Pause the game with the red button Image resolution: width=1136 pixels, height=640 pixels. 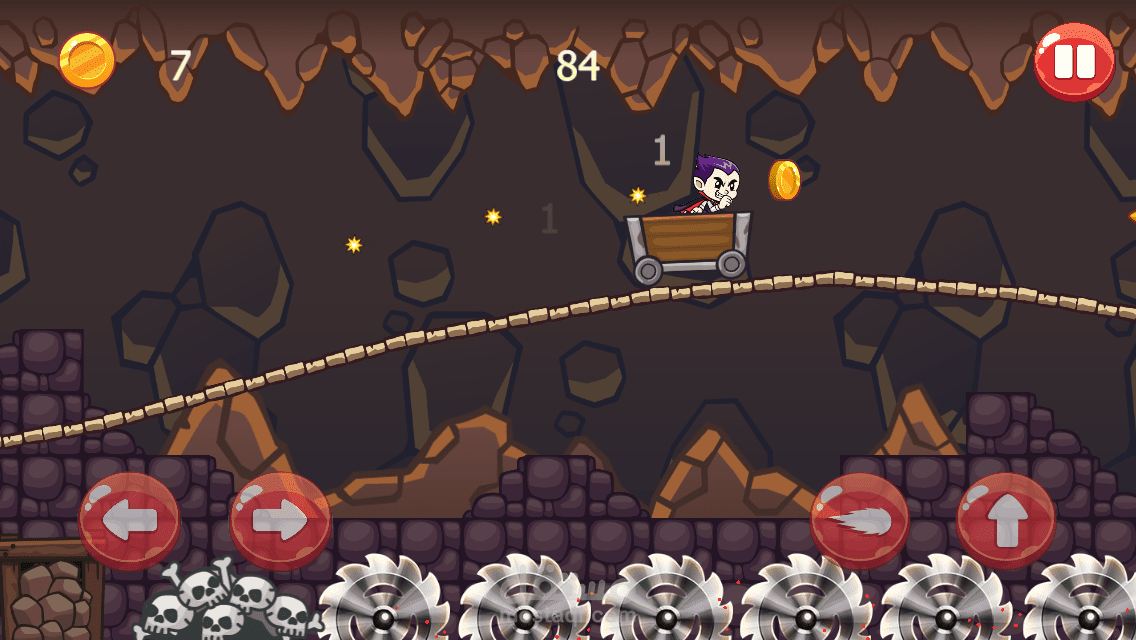point(1074,62)
